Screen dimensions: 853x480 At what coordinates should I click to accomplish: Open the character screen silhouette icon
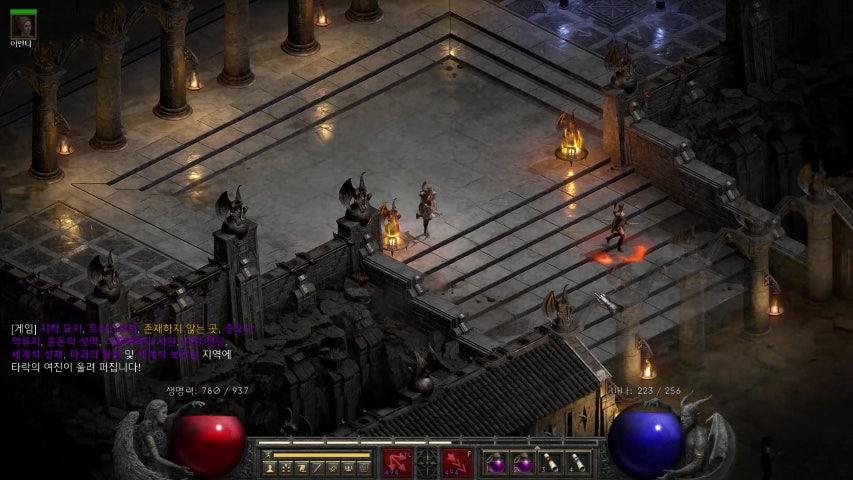(x=270, y=467)
